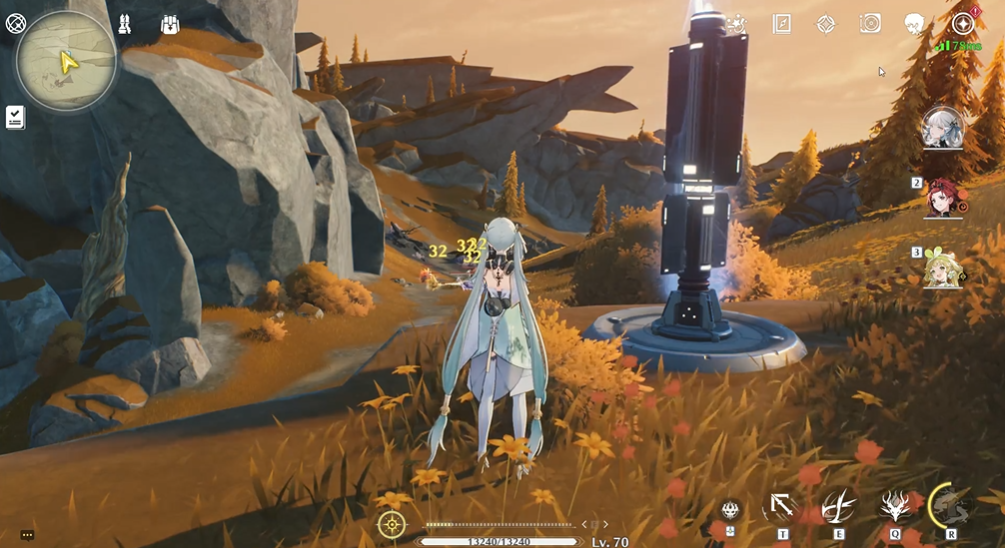Viewport: 1005px width, 548px height.
Task: Open the circled star menu with alert
Action: point(963,24)
